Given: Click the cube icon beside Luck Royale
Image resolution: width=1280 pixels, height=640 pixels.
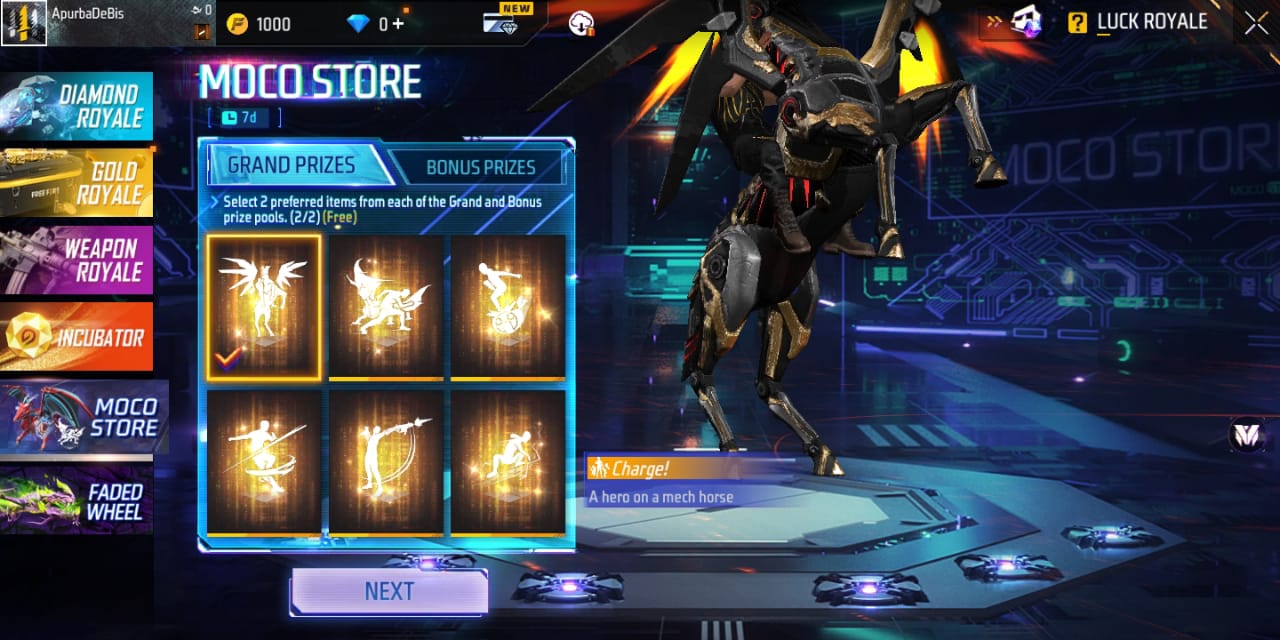Looking at the screenshot, I should 1025,23.
